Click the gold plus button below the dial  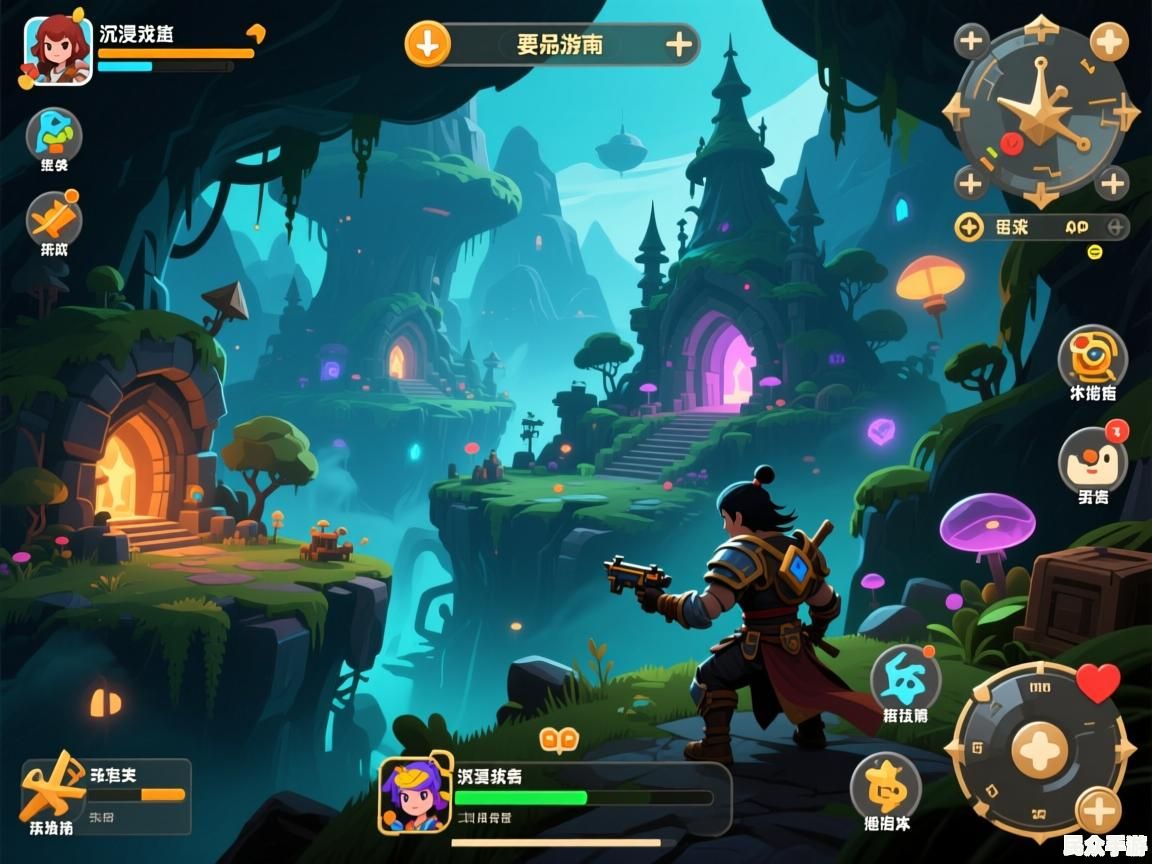1098,810
